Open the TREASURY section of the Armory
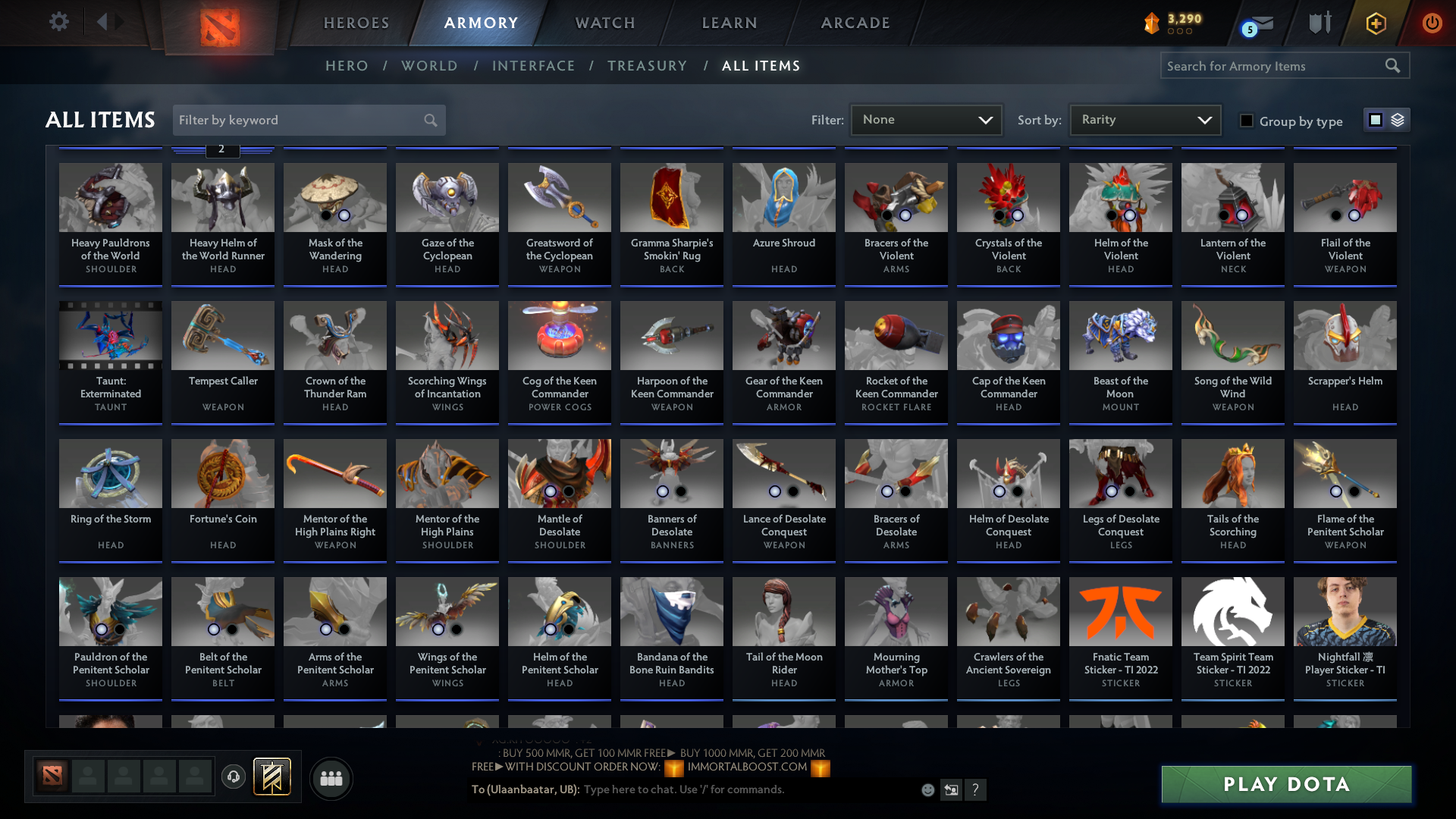Image resolution: width=1456 pixels, height=819 pixels. coord(647,66)
